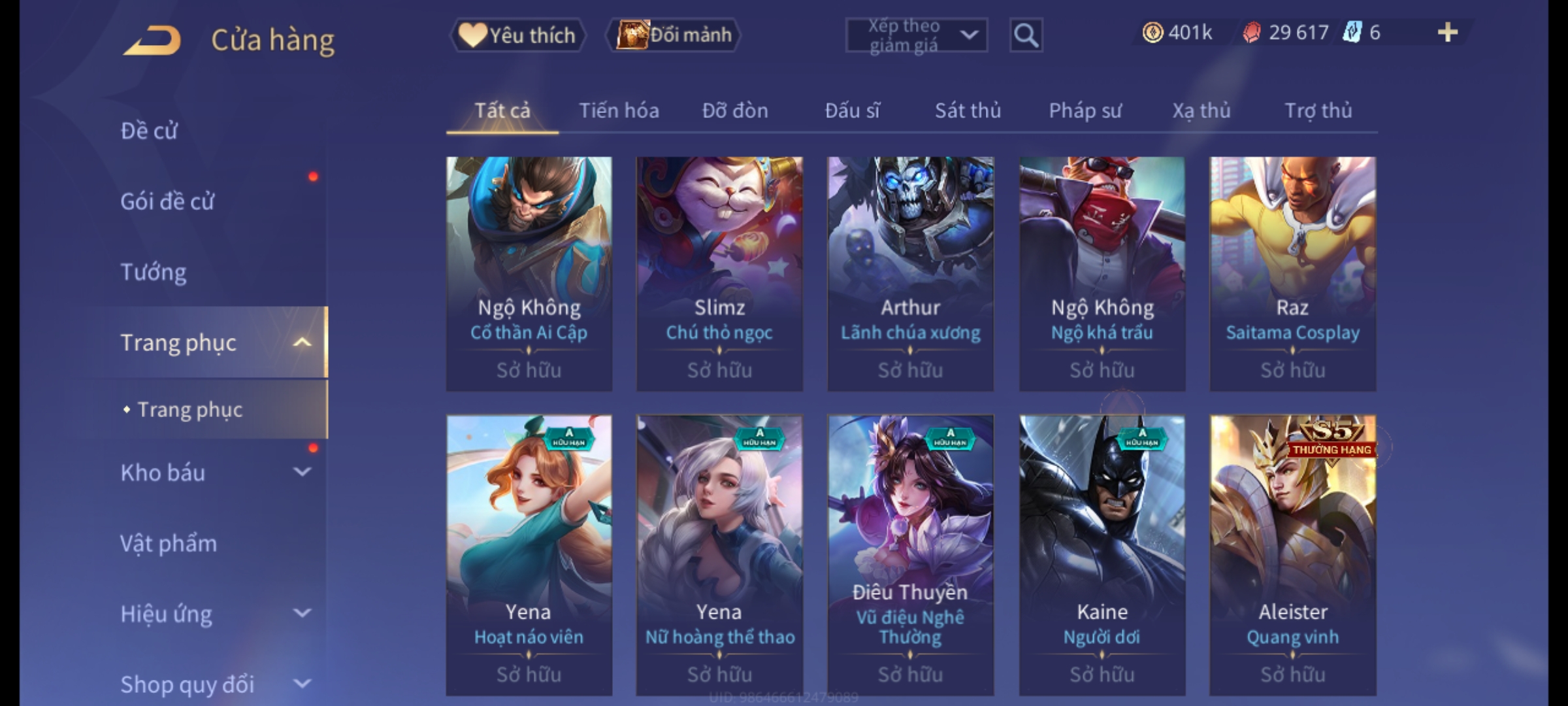Choose the Trợ thủ tab
The height and width of the screenshot is (706, 1568).
1318,110
